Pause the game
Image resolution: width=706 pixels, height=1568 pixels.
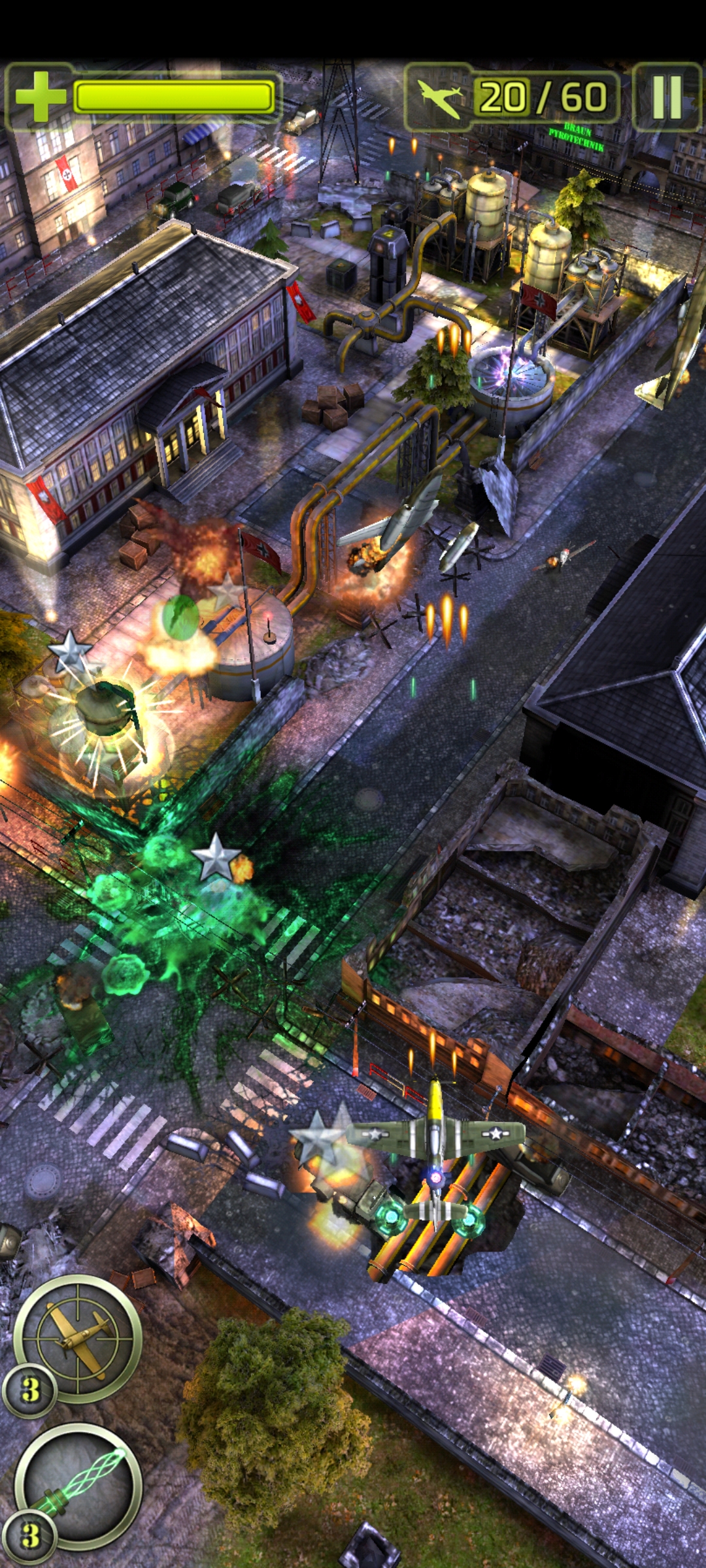pos(667,97)
